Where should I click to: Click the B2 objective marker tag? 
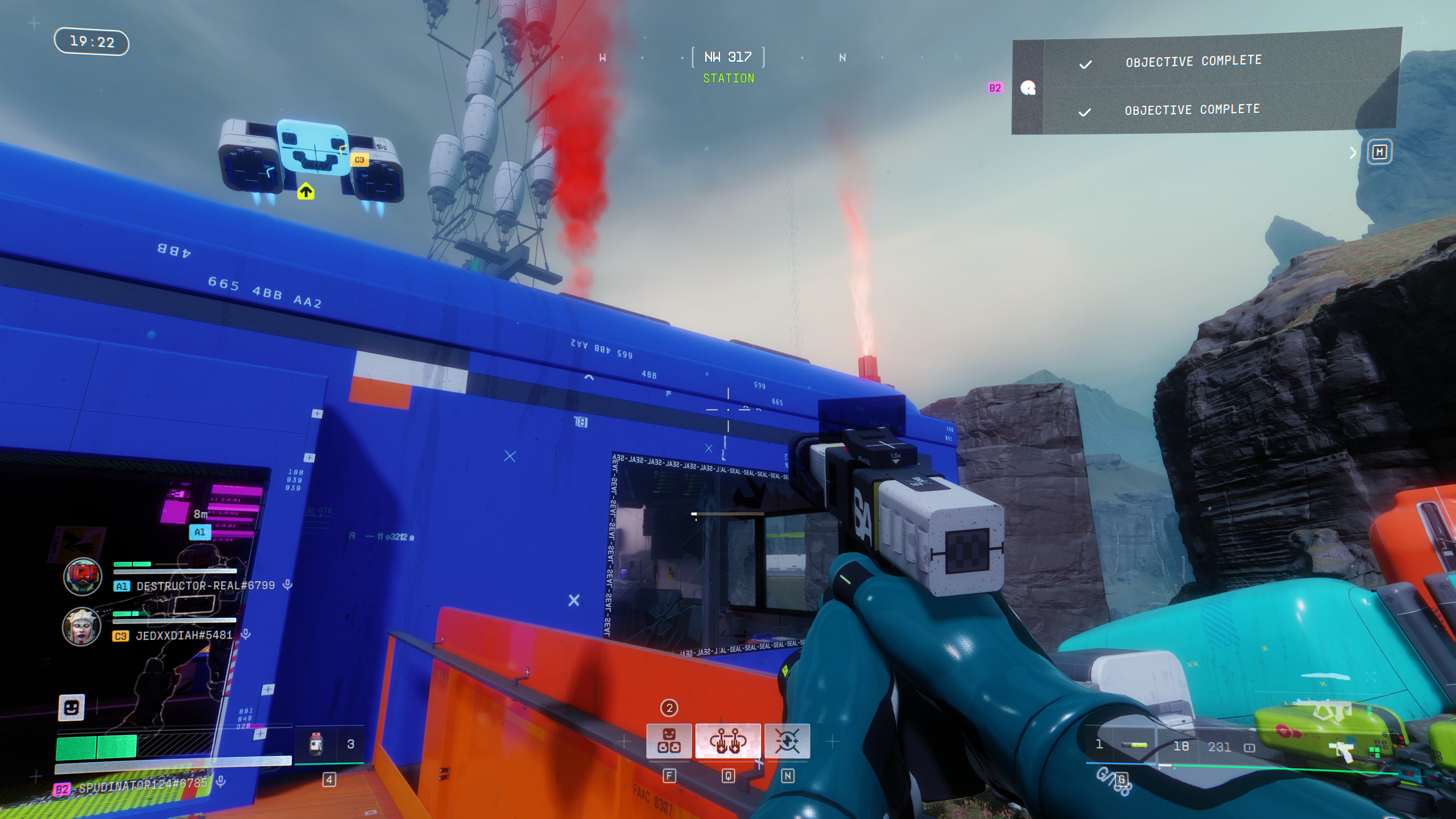tap(995, 88)
